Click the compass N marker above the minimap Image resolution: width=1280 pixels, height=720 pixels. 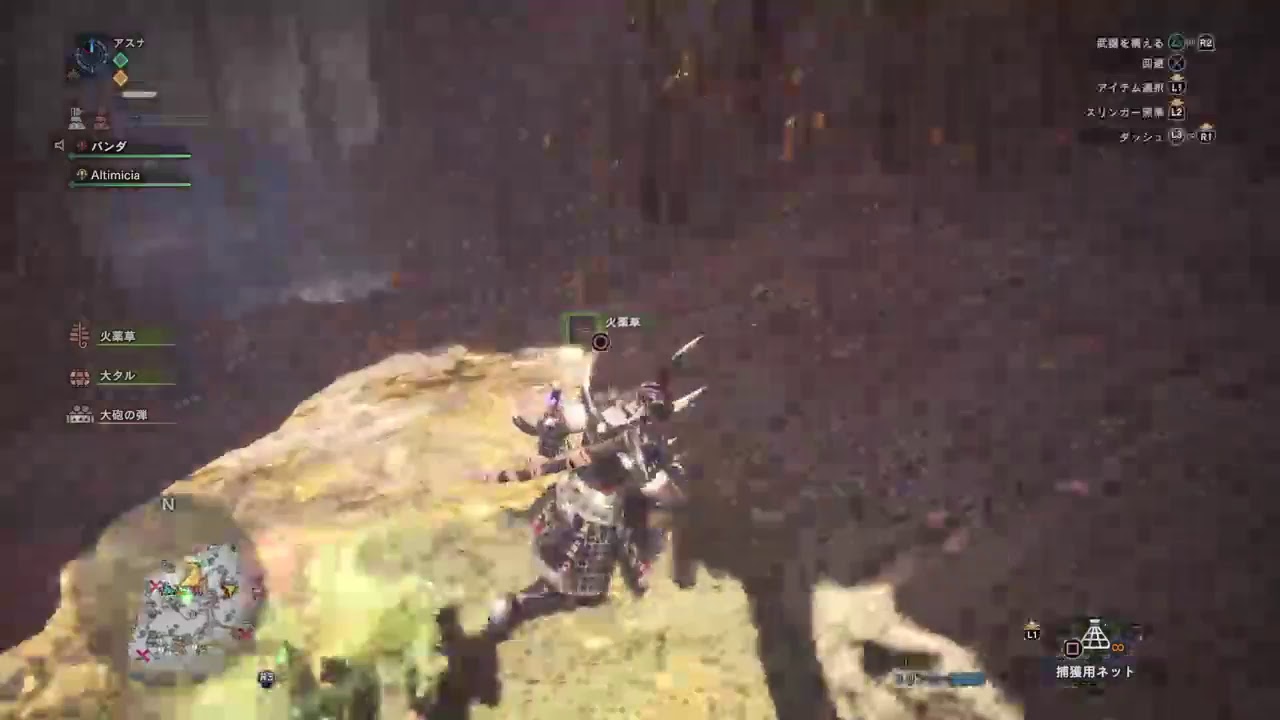[x=168, y=505]
